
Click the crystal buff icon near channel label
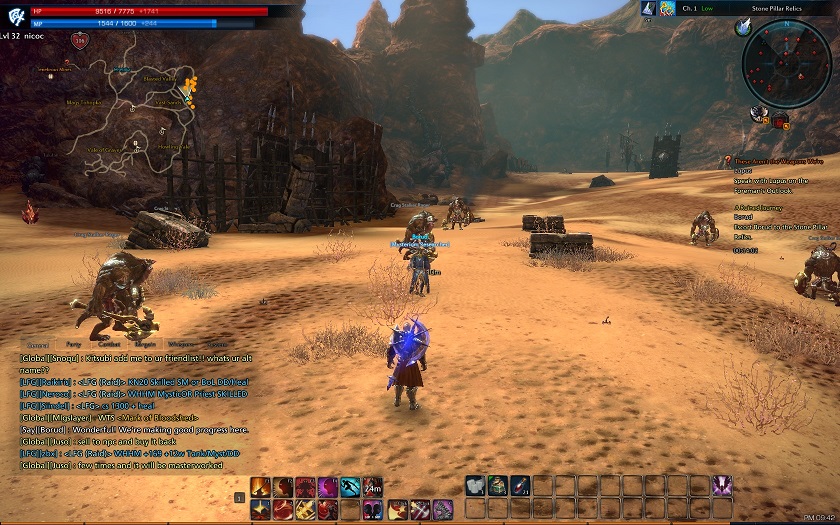[648, 8]
